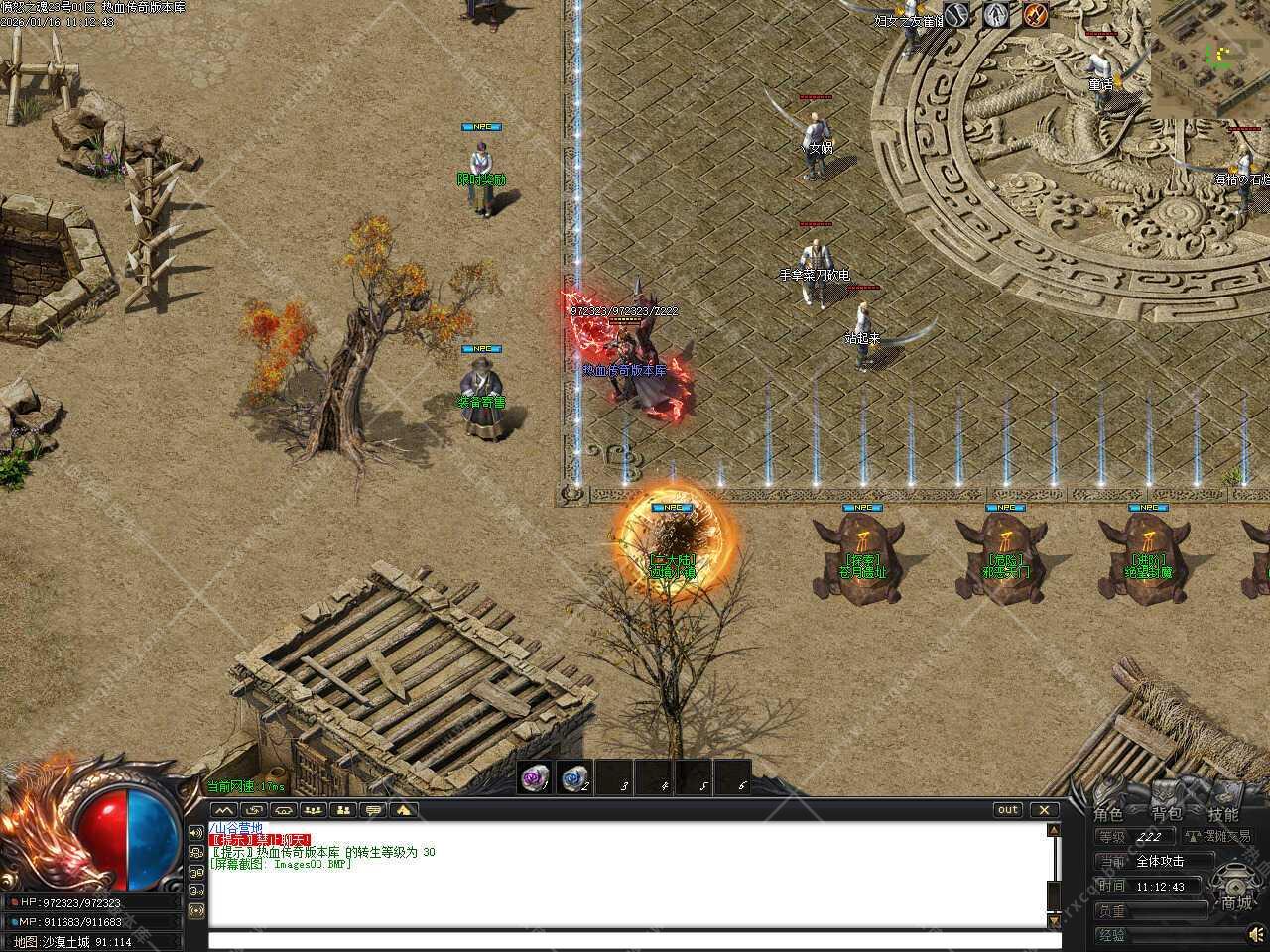
Task: Click the minimap in the corner
Action: [x=1210, y=58]
